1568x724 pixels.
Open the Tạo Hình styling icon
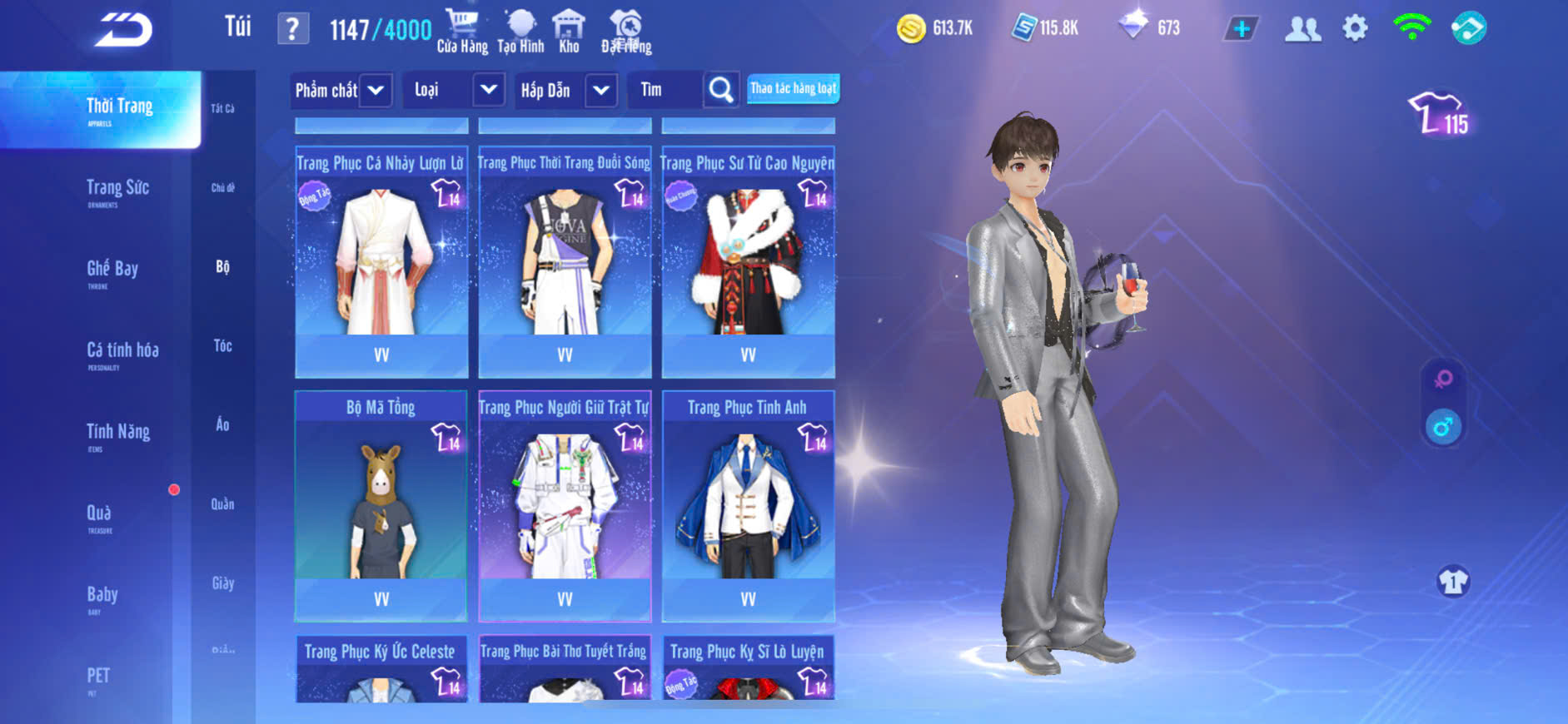[x=520, y=32]
